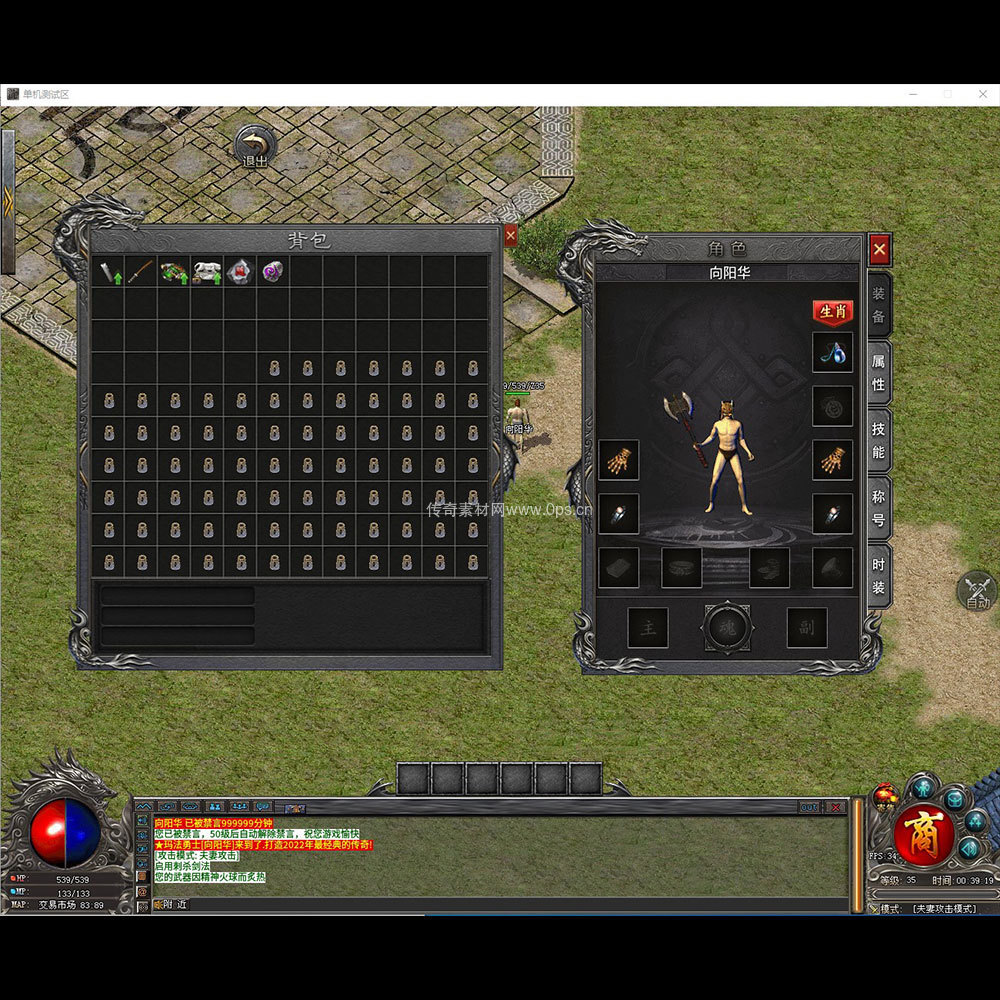Select the wooden staff item in the bag

141,271
